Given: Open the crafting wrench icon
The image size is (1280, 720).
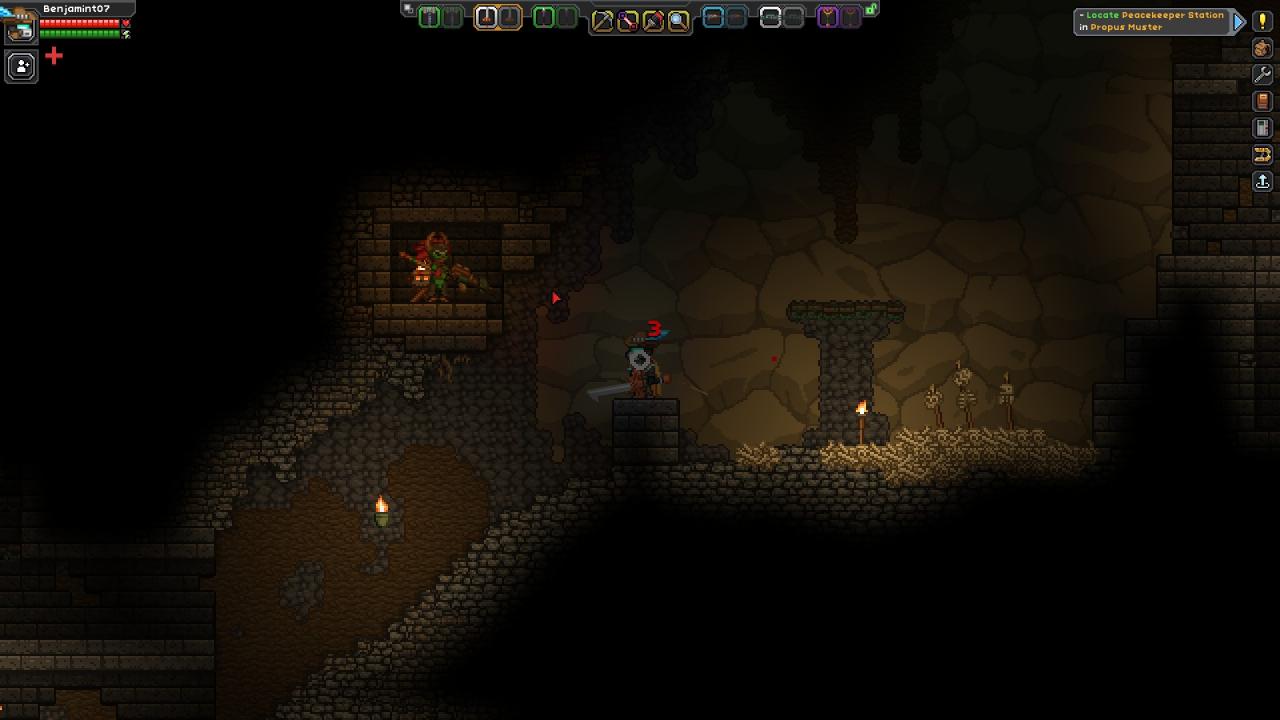Looking at the screenshot, I should tap(1262, 75).
